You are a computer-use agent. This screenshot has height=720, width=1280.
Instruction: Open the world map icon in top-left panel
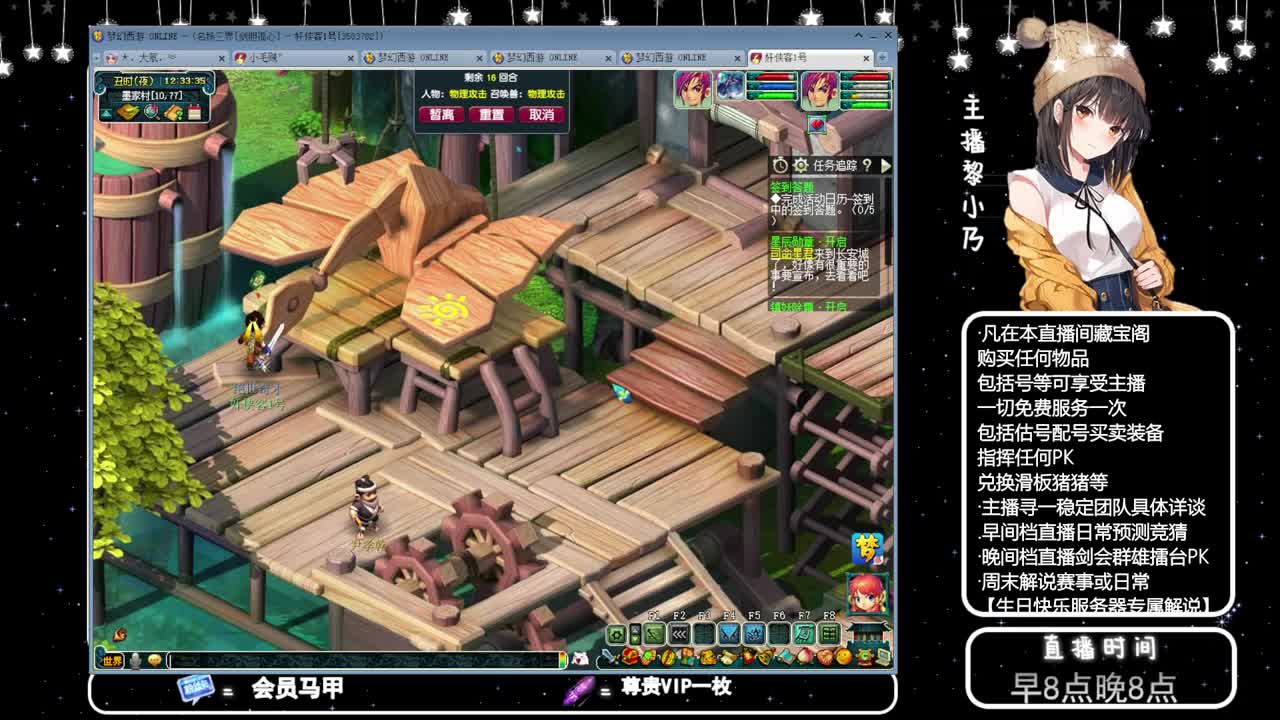click(127, 112)
